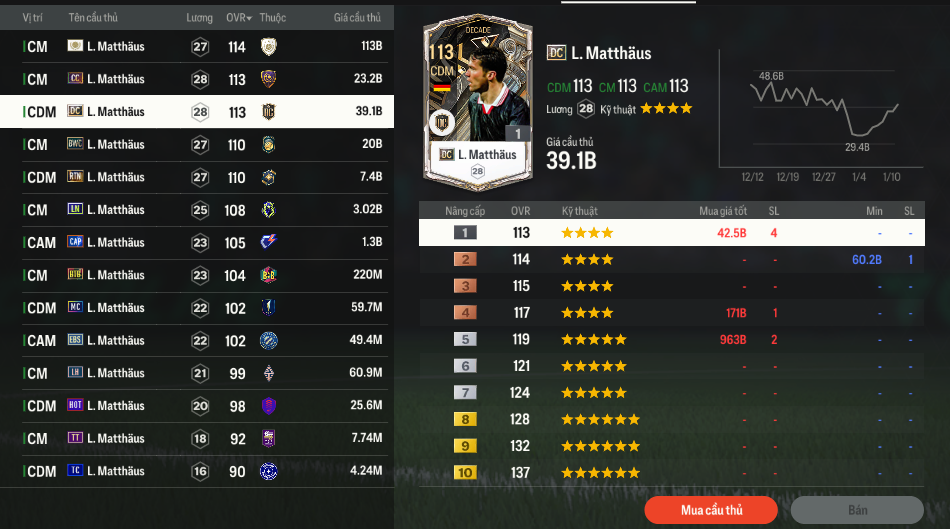950x529 pixels.
Task: Pick the L. Matthäus row priced 220M
Action: coord(197,275)
